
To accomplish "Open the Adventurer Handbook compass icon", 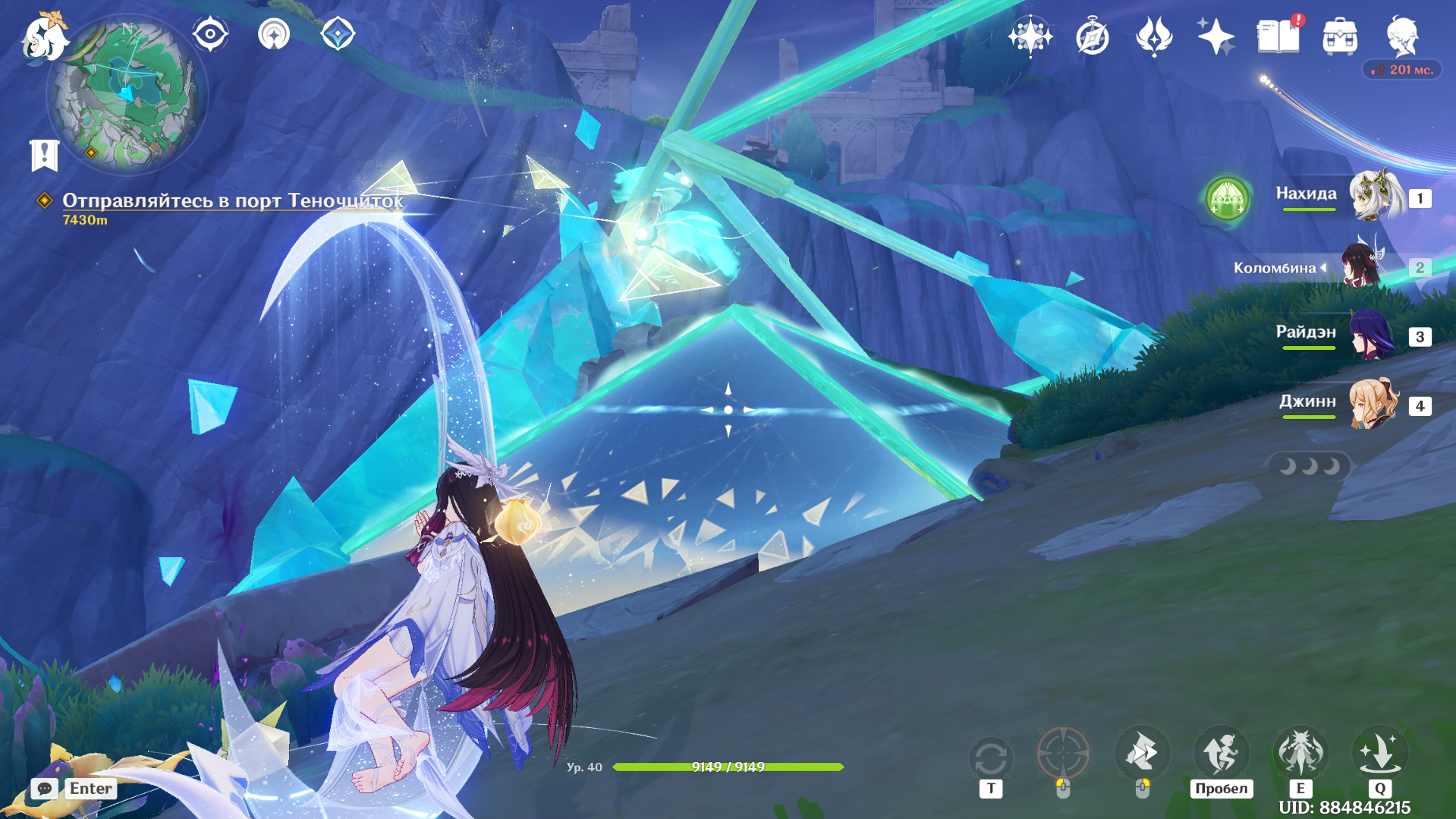I will tap(1093, 35).
